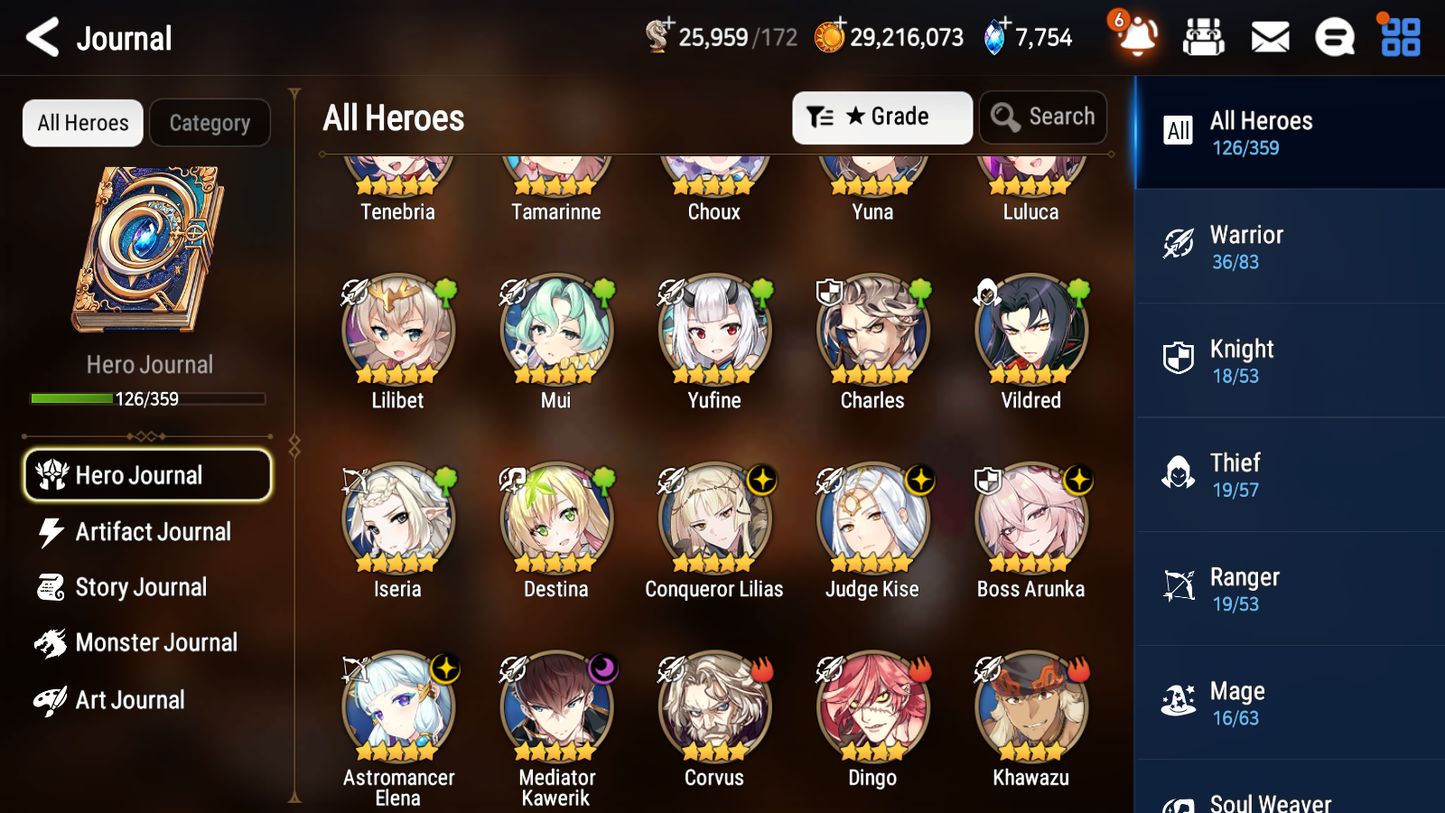Open the main menu grid icon
The image size is (1445, 813).
click(x=1399, y=36)
